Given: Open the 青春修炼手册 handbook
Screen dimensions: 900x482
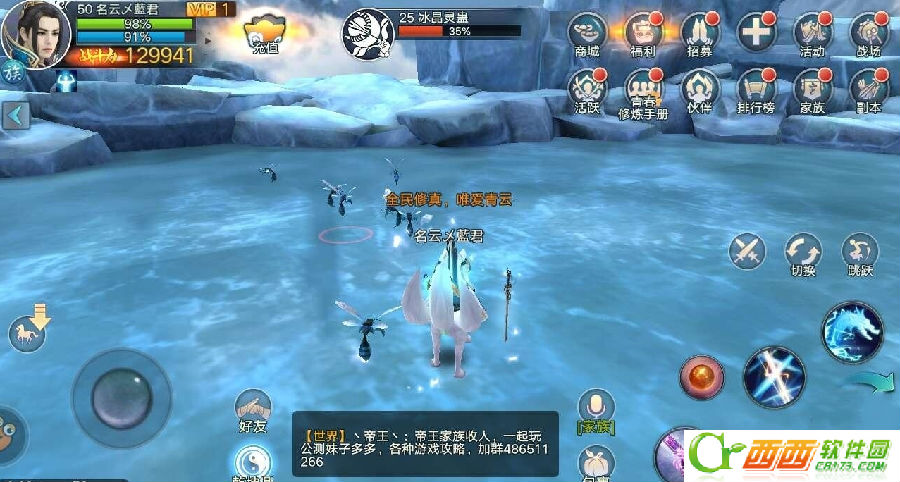Looking at the screenshot, I should click(643, 92).
